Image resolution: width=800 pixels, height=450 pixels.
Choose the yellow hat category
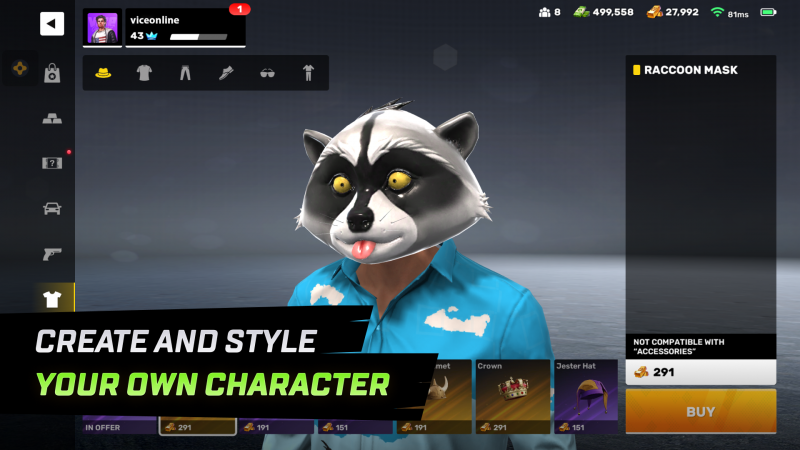tap(102, 73)
